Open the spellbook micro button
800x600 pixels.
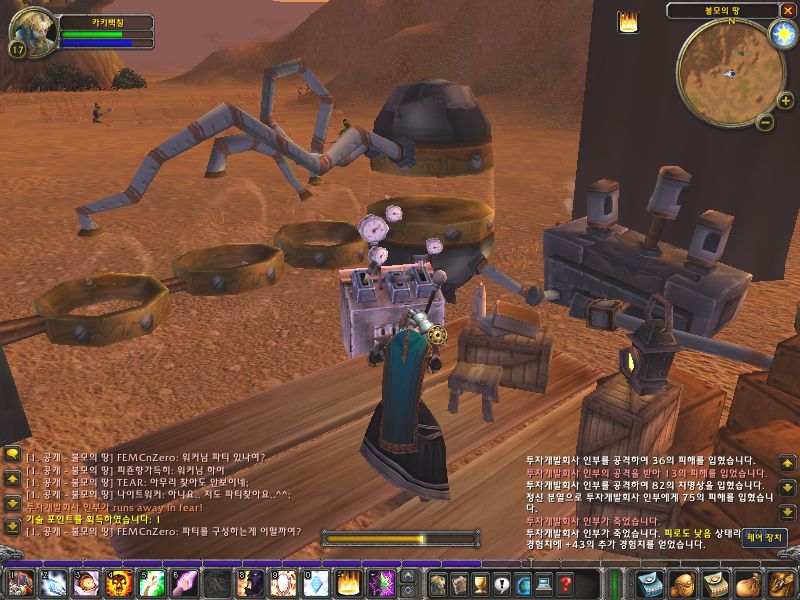pos(458,583)
